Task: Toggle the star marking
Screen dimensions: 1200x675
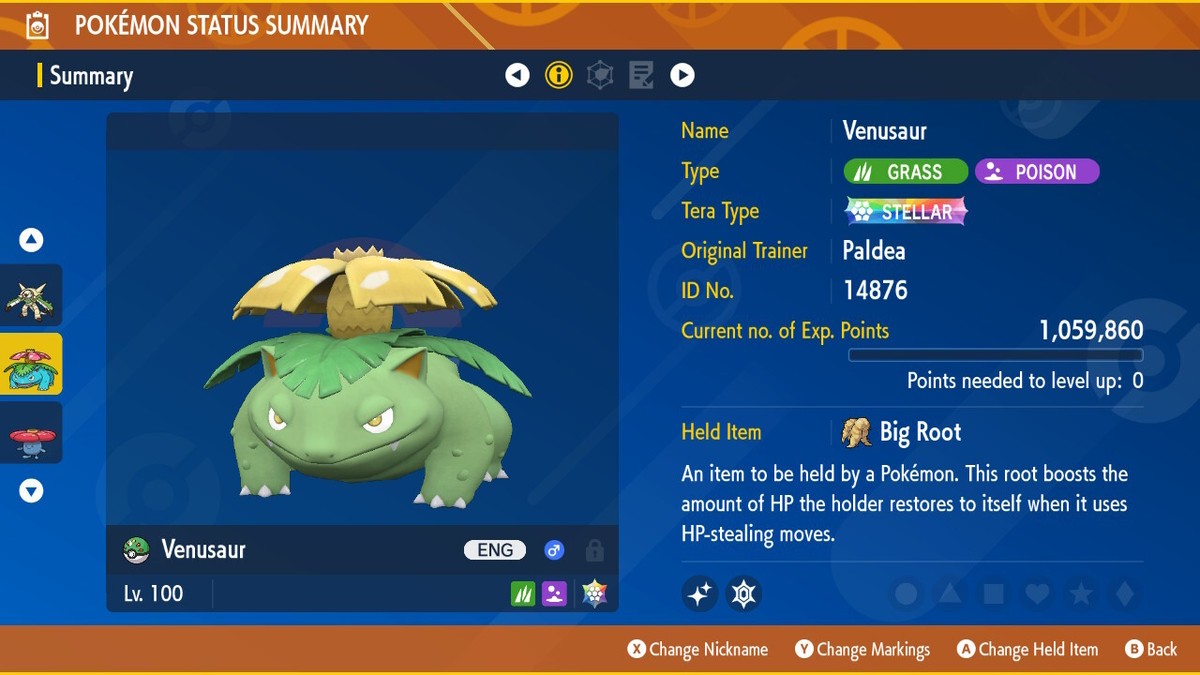Action: [1081, 594]
